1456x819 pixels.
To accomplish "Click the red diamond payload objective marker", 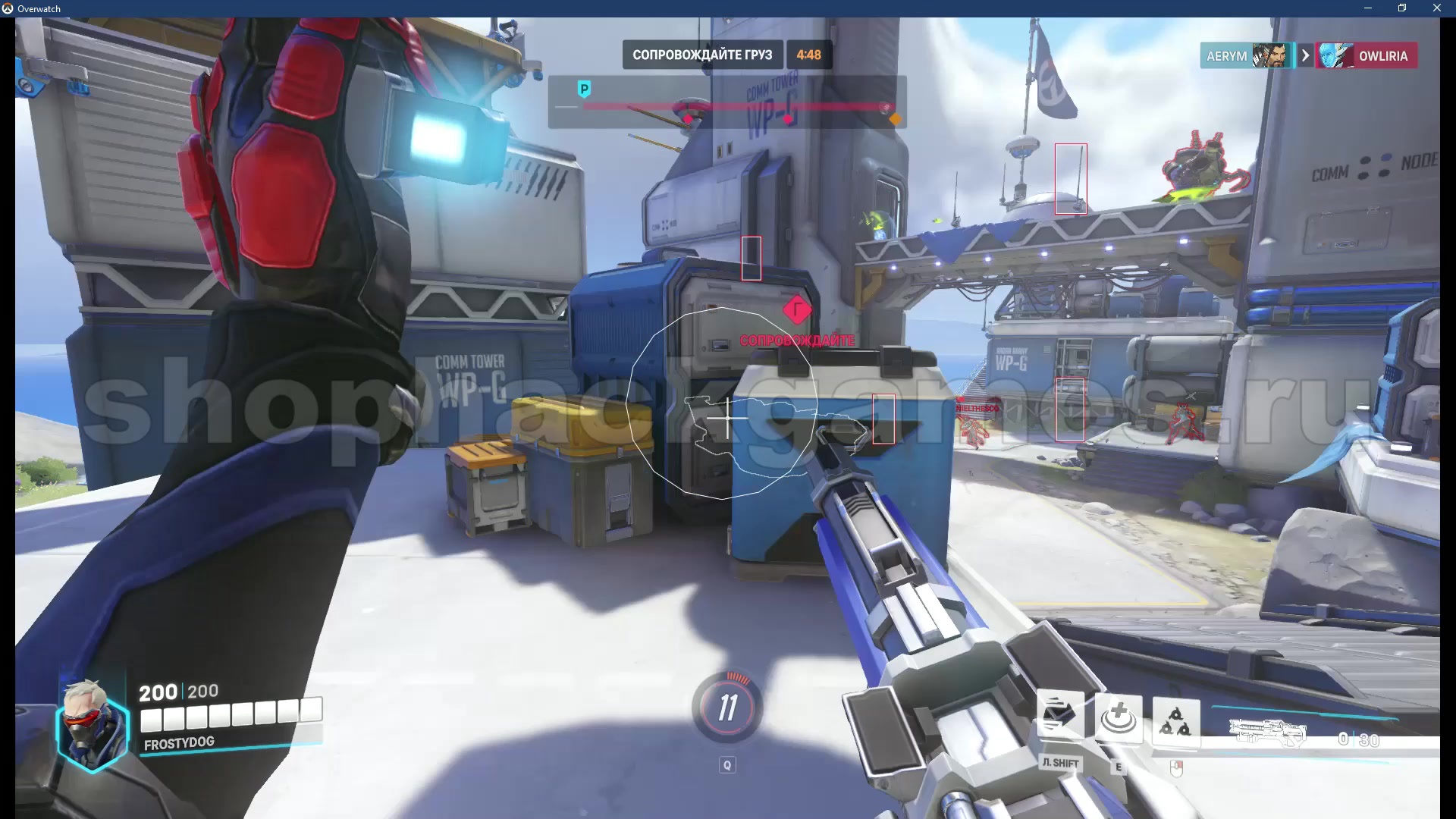I will pyautogui.click(x=796, y=309).
